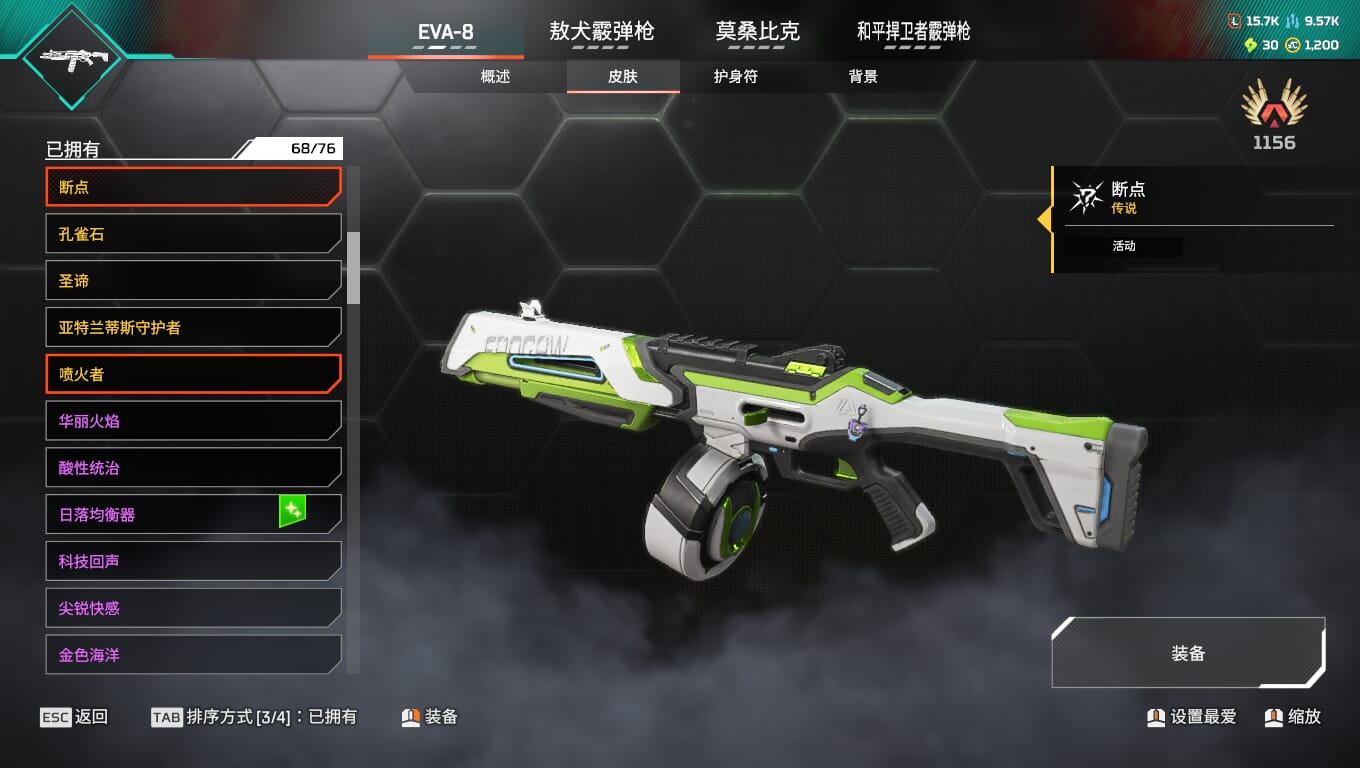Choose the 华丽火焰 skin
The width and height of the screenshot is (1360, 768).
pyautogui.click(x=193, y=421)
